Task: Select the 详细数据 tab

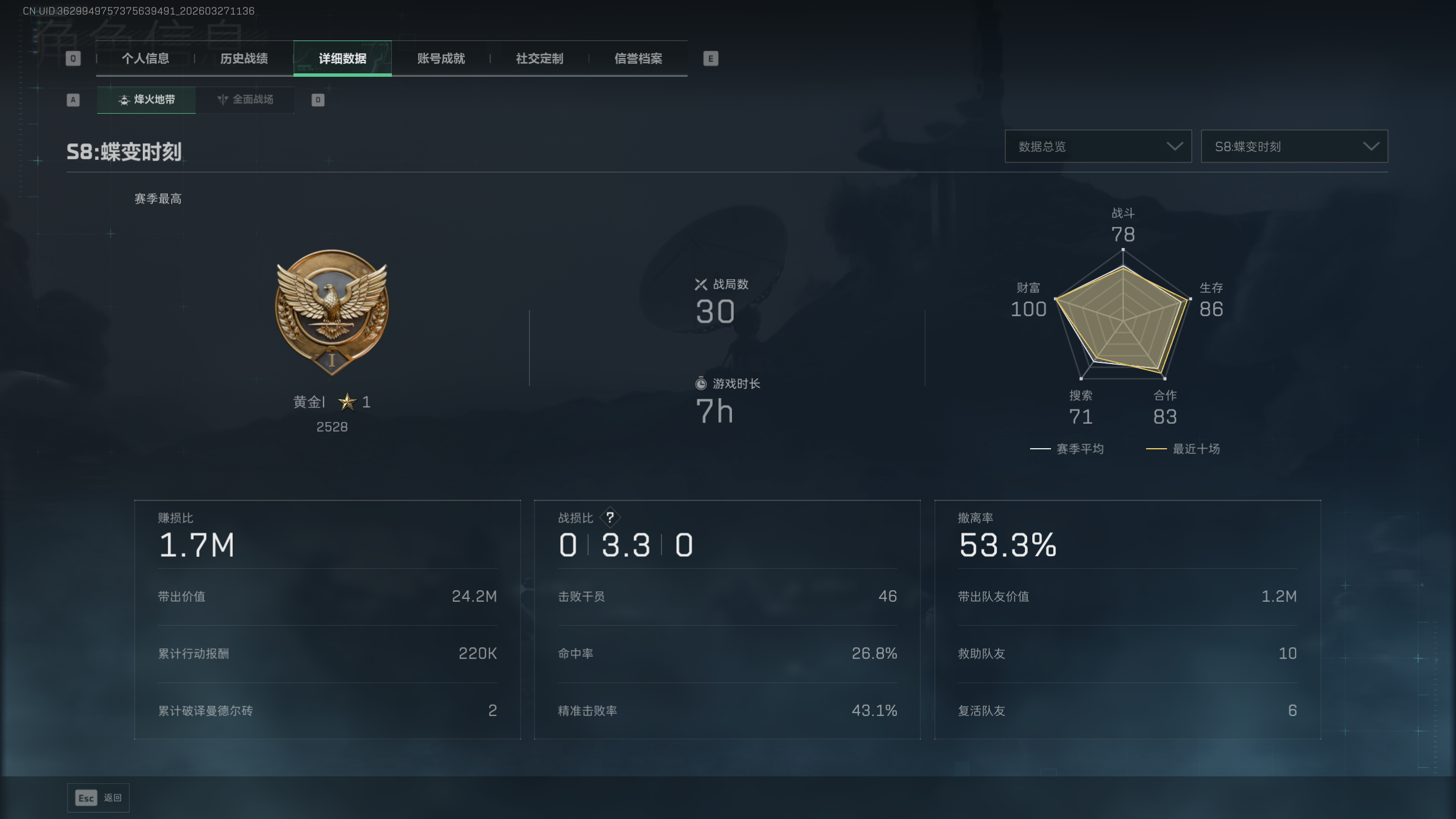Action: pyautogui.click(x=342, y=59)
